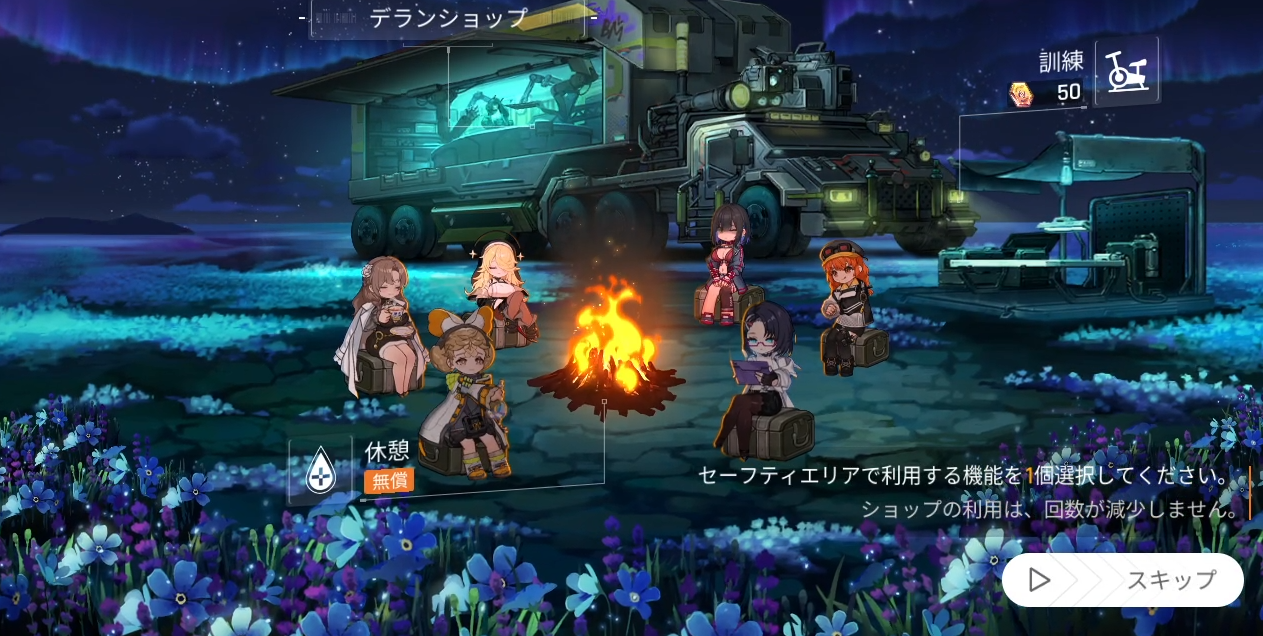Open the デランショップ shop
Image resolution: width=1263 pixels, height=636 pixels.
tap(447, 18)
